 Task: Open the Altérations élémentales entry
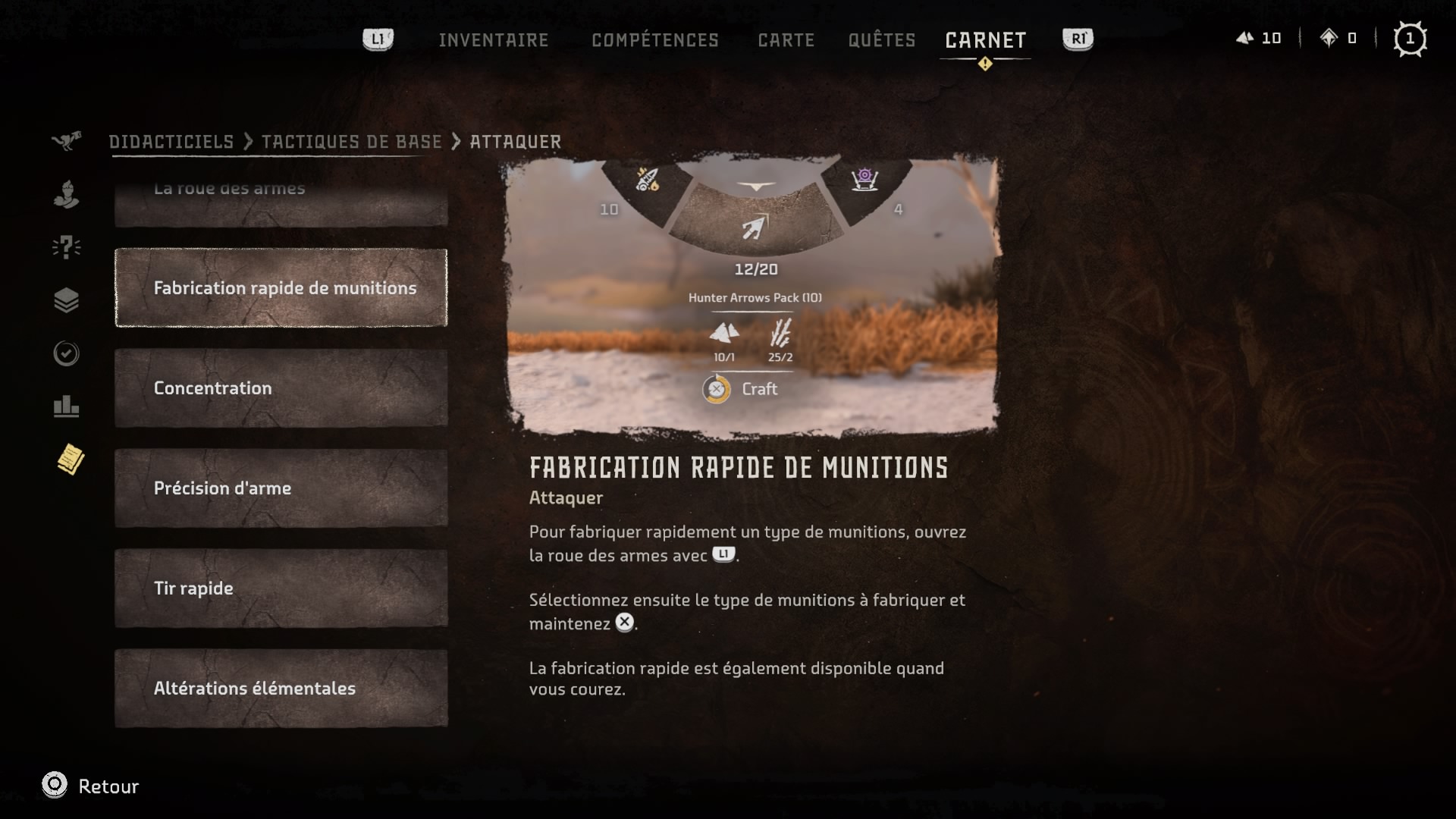coord(281,689)
